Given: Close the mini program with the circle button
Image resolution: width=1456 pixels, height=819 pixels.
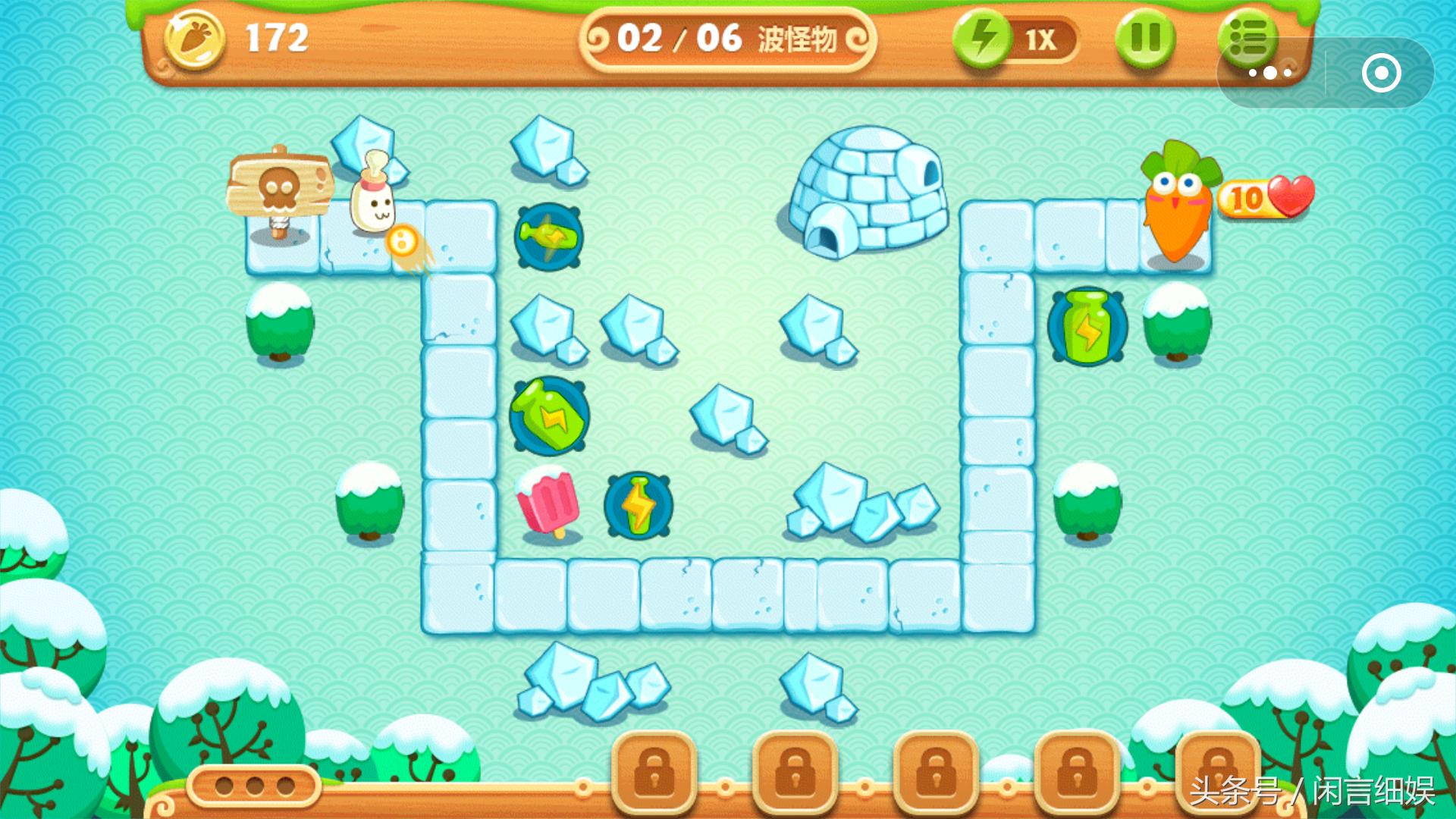Looking at the screenshot, I should 1381,74.
